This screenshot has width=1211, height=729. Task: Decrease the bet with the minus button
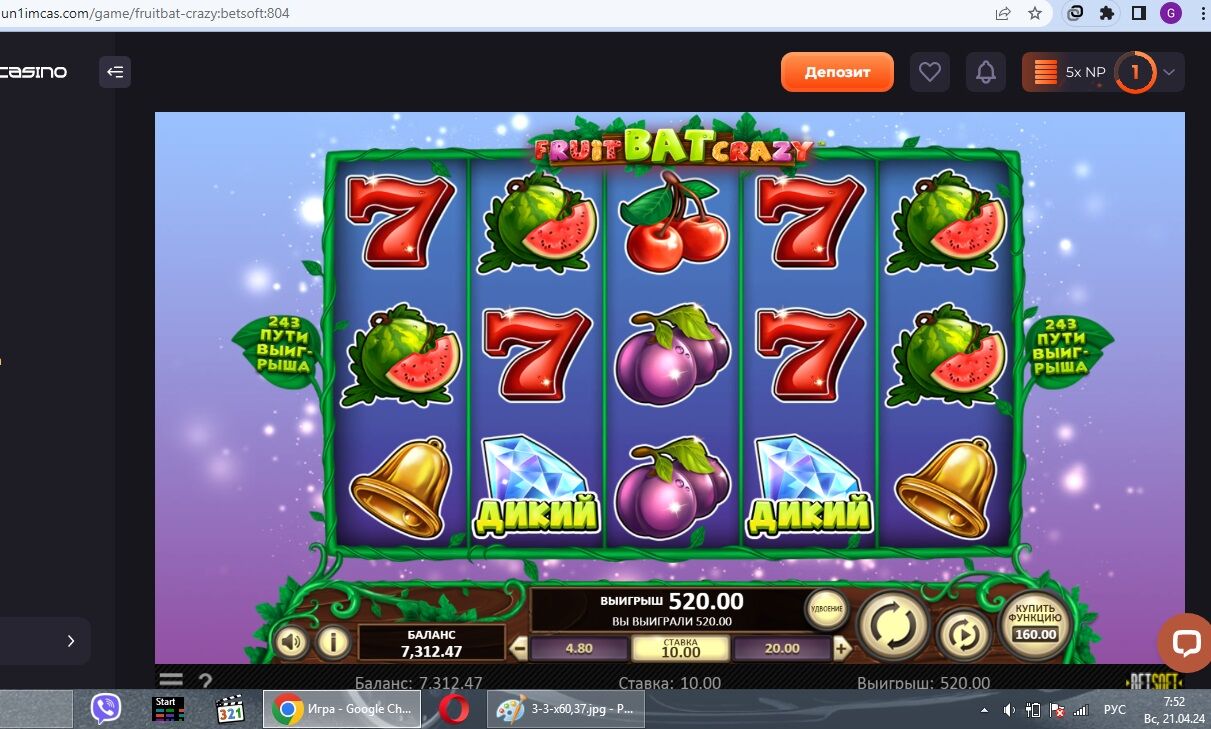(x=519, y=649)
